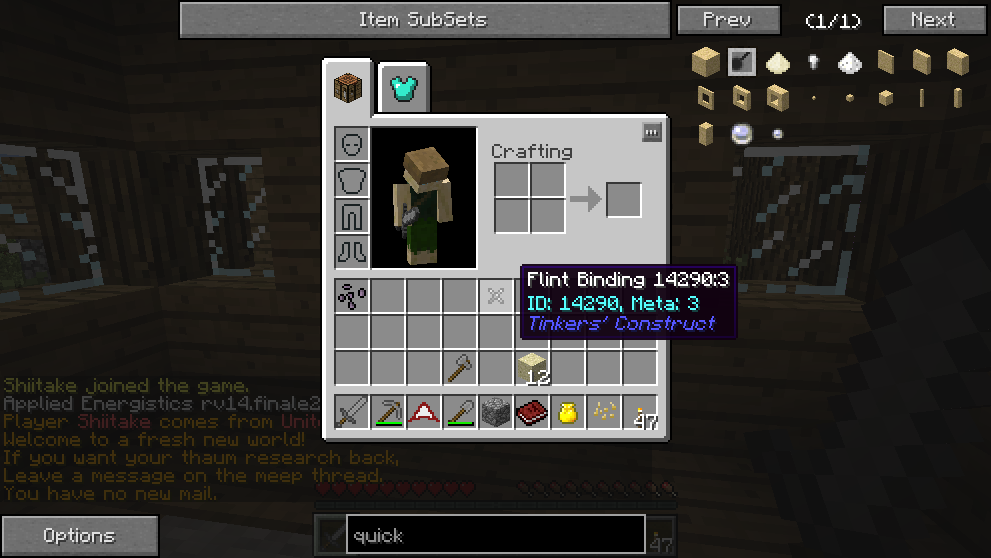Open the Item SubSets dropdown
Image resolution: width=991 pixels, height=558 pixels.
(x=424, y=20)
